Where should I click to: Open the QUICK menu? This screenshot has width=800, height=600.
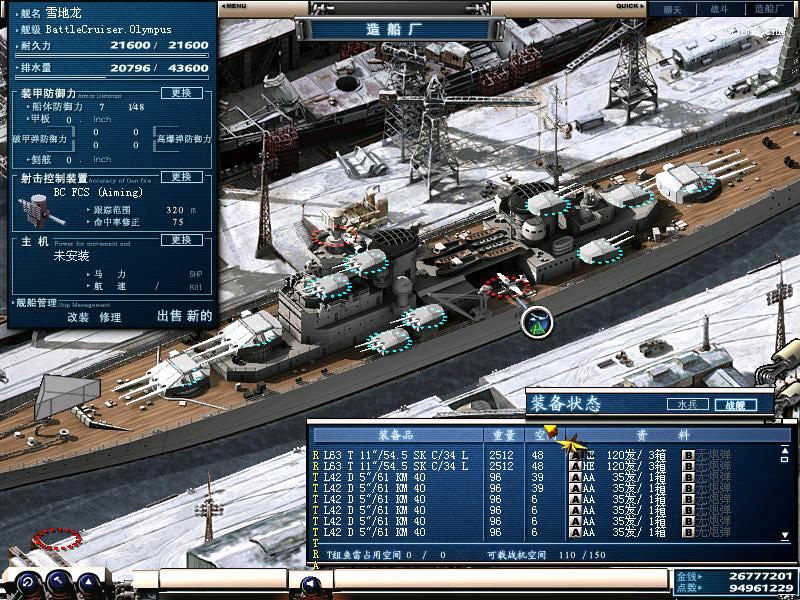click(629, 6)
